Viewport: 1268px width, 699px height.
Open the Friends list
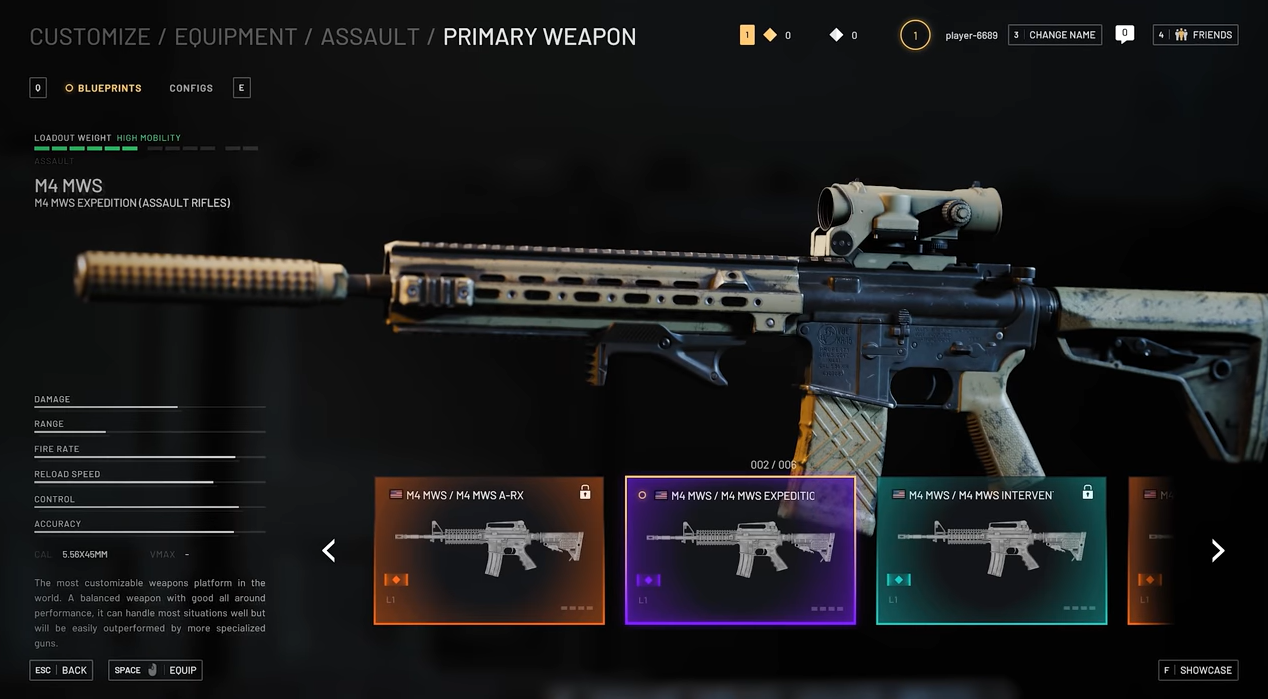(1195, 35)
